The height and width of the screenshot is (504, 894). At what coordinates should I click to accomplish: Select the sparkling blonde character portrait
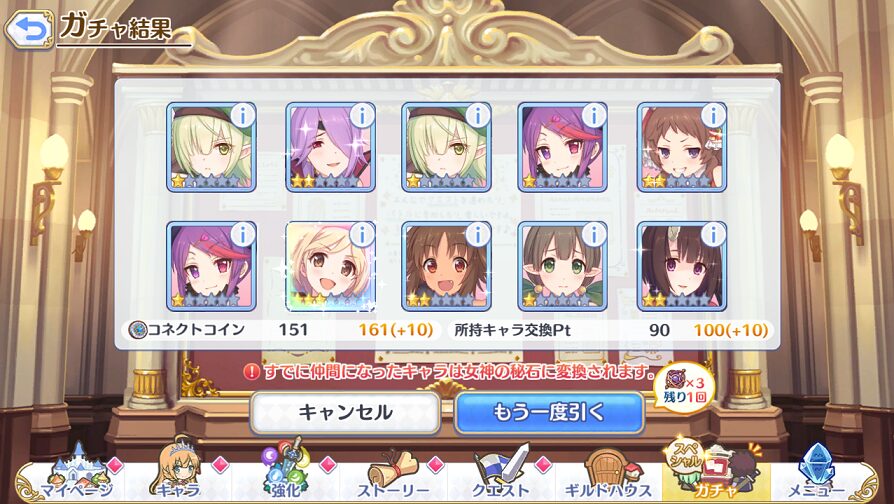(325, 268)
